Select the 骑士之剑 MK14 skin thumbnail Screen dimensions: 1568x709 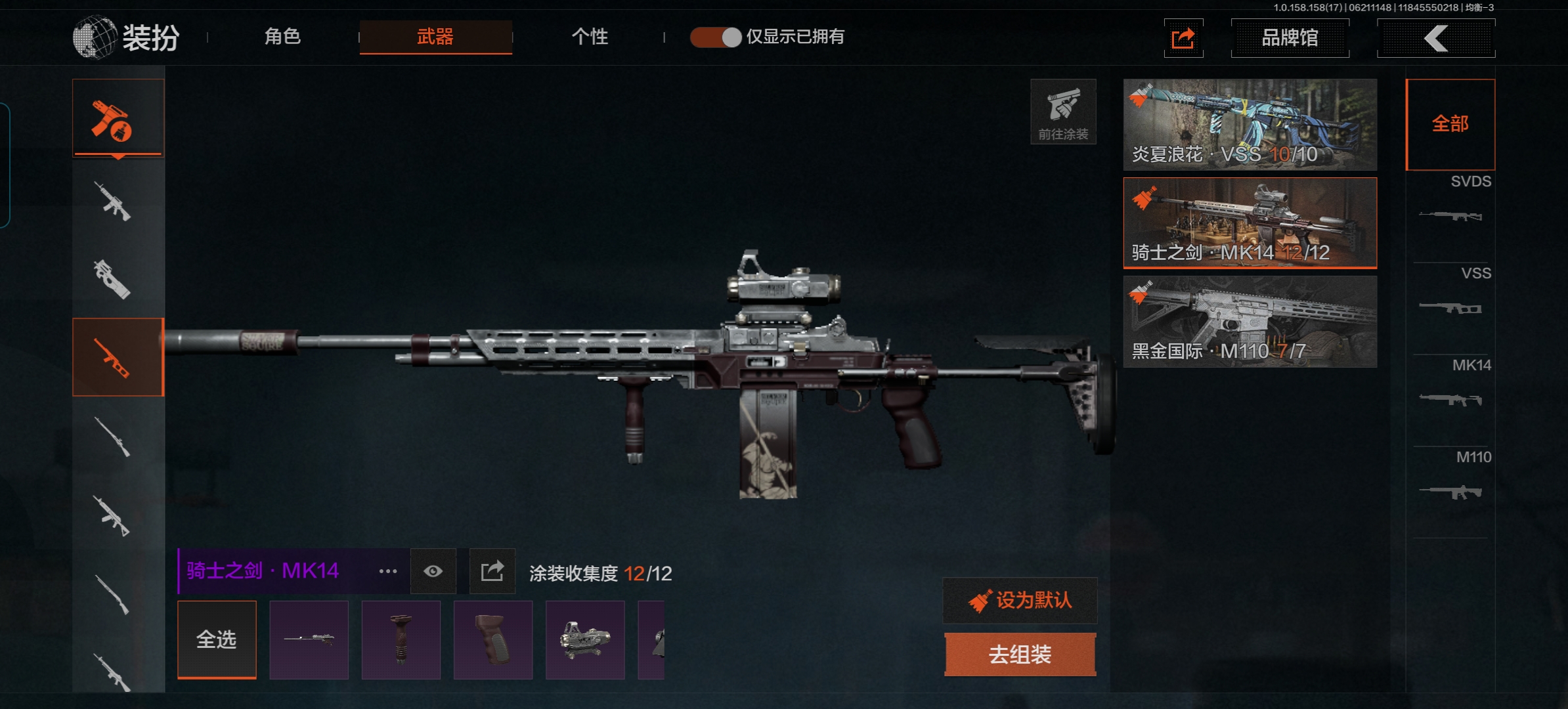click(x=1250, y=223)
